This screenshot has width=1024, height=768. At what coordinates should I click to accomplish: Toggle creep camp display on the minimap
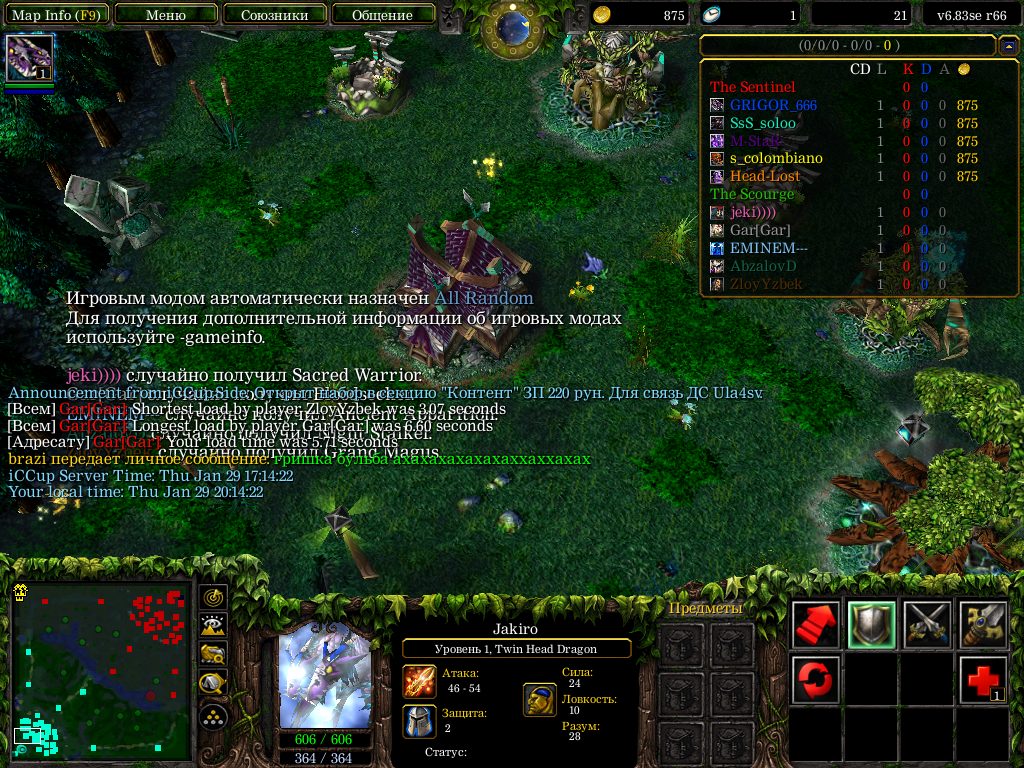click(x=213, y=684)
